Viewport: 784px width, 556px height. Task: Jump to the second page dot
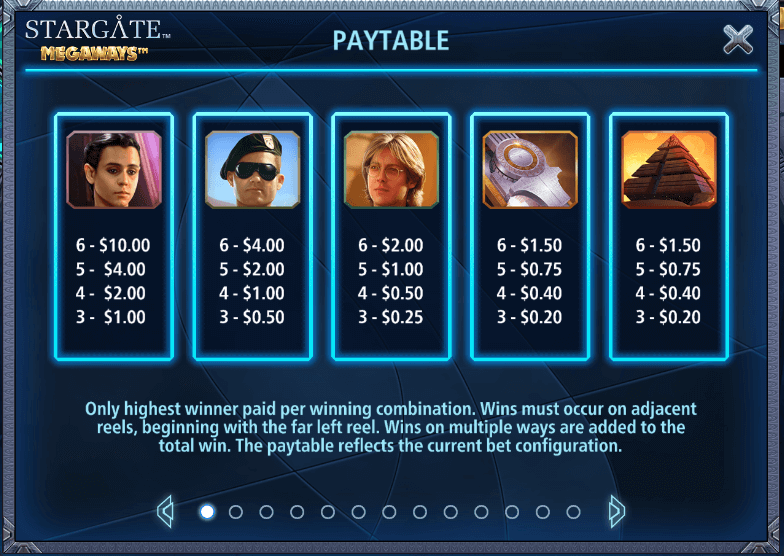[x=236, y=512]
